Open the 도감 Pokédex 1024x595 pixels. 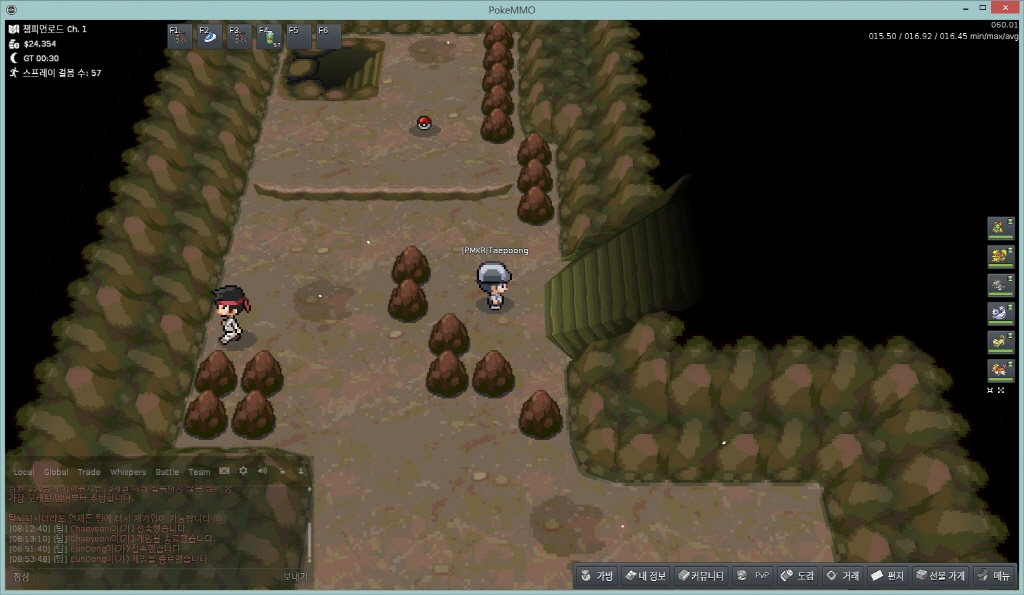798,576
